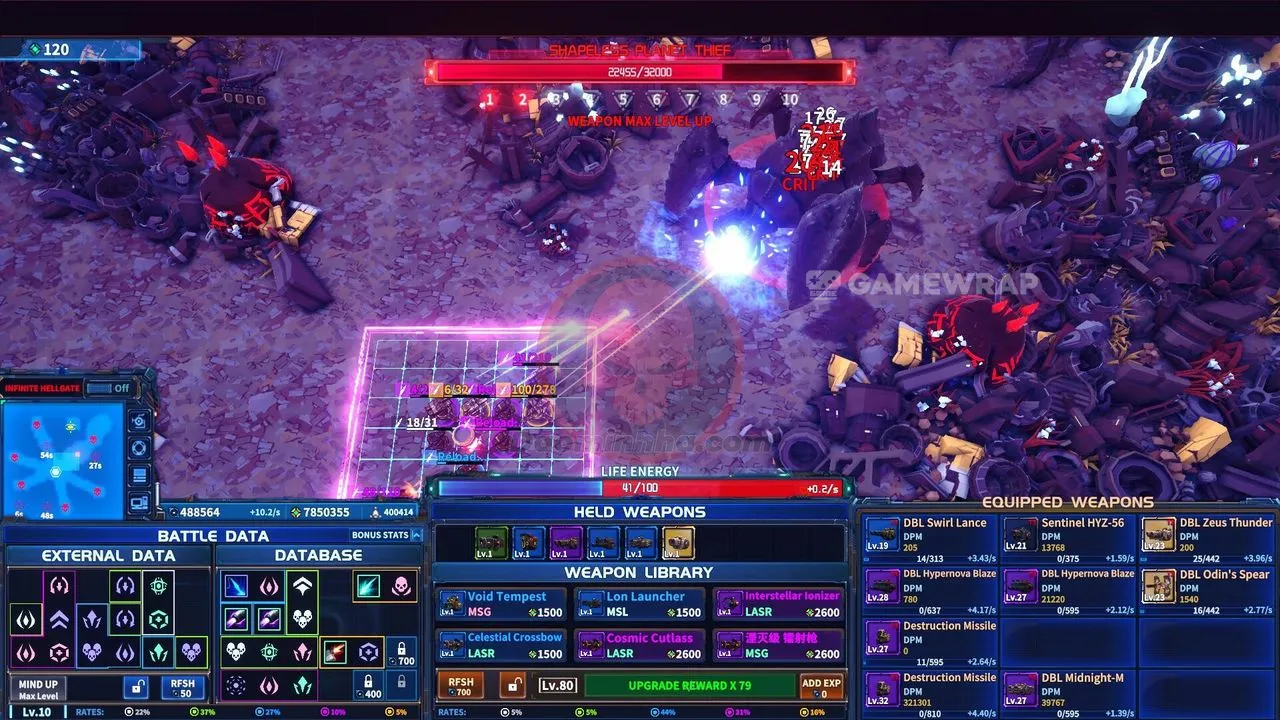The image size is (1280, 720).
Task: Refresh the weapon library for 700
Action: (461, 686)
